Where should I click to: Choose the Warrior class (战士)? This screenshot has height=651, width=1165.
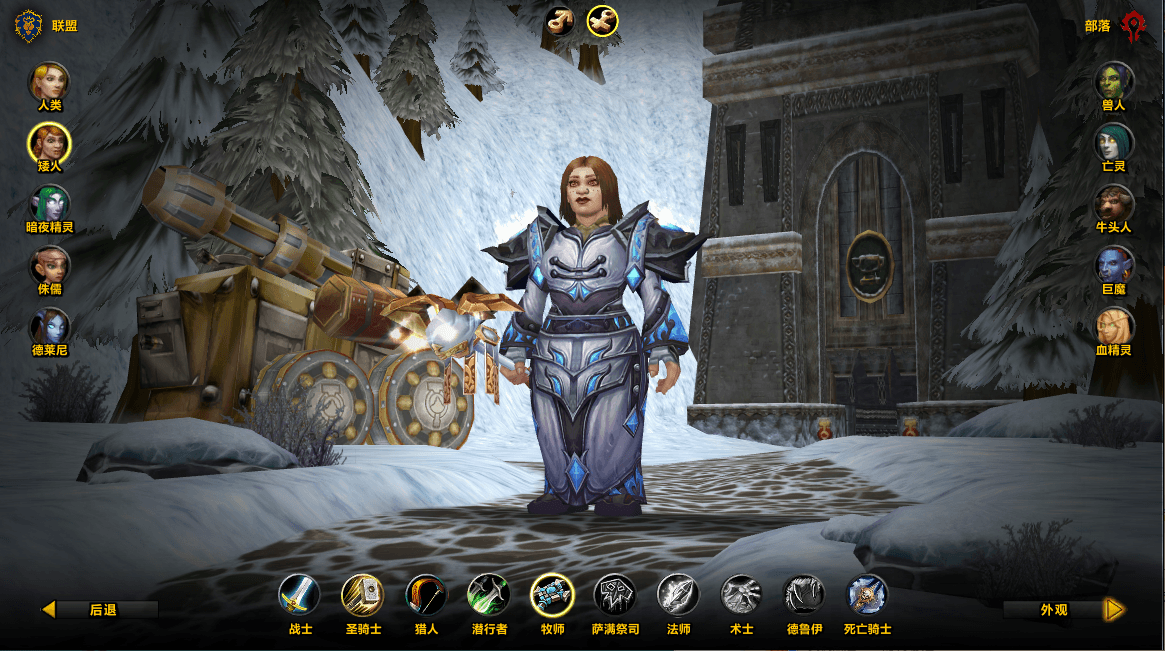(299, 594)
